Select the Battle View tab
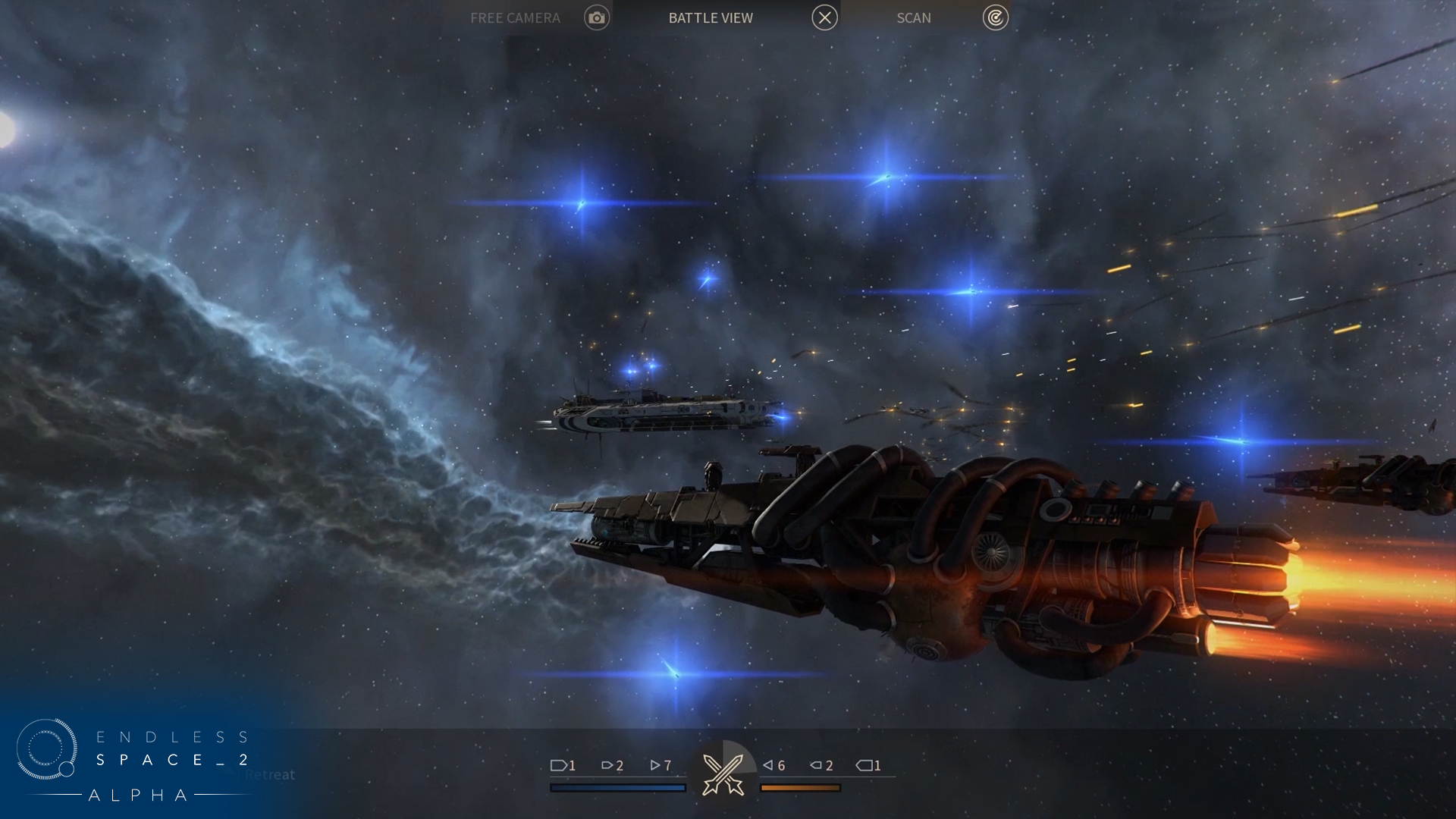The image size is (1456, 819). pyautogui.click(x=711, y=17)
